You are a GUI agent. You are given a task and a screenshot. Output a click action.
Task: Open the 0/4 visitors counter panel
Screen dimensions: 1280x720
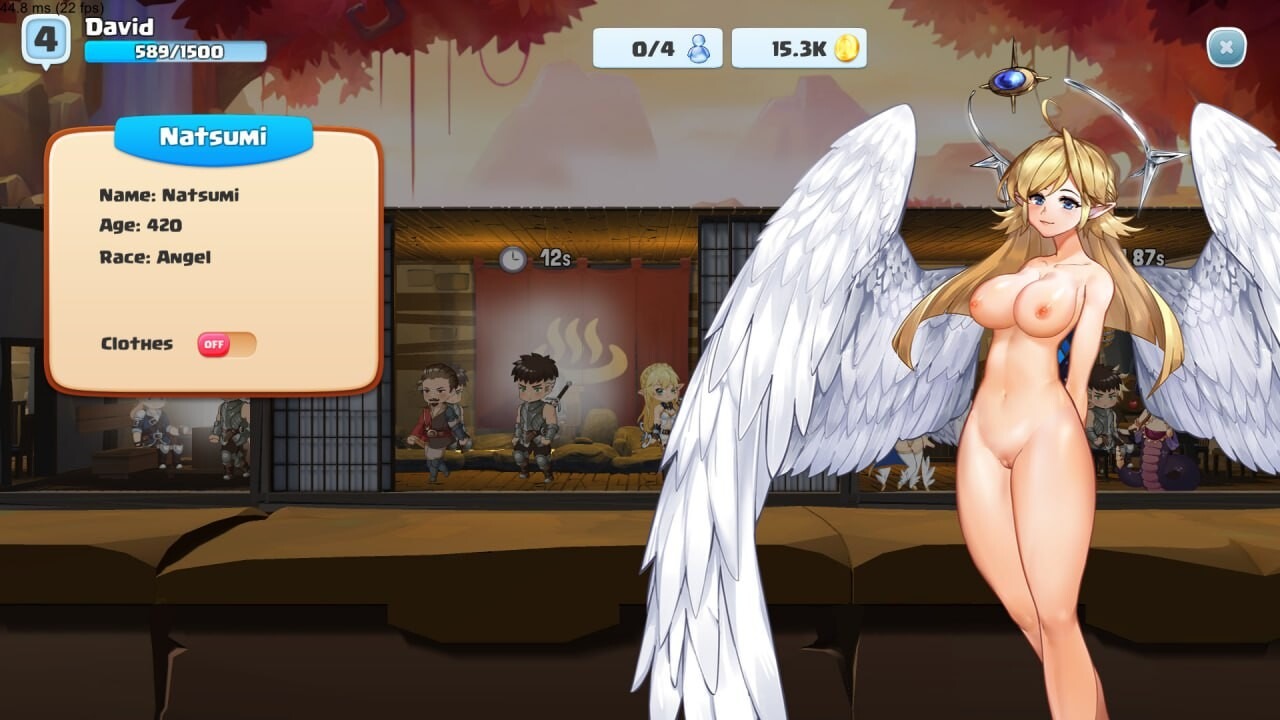tap(660, 47)
